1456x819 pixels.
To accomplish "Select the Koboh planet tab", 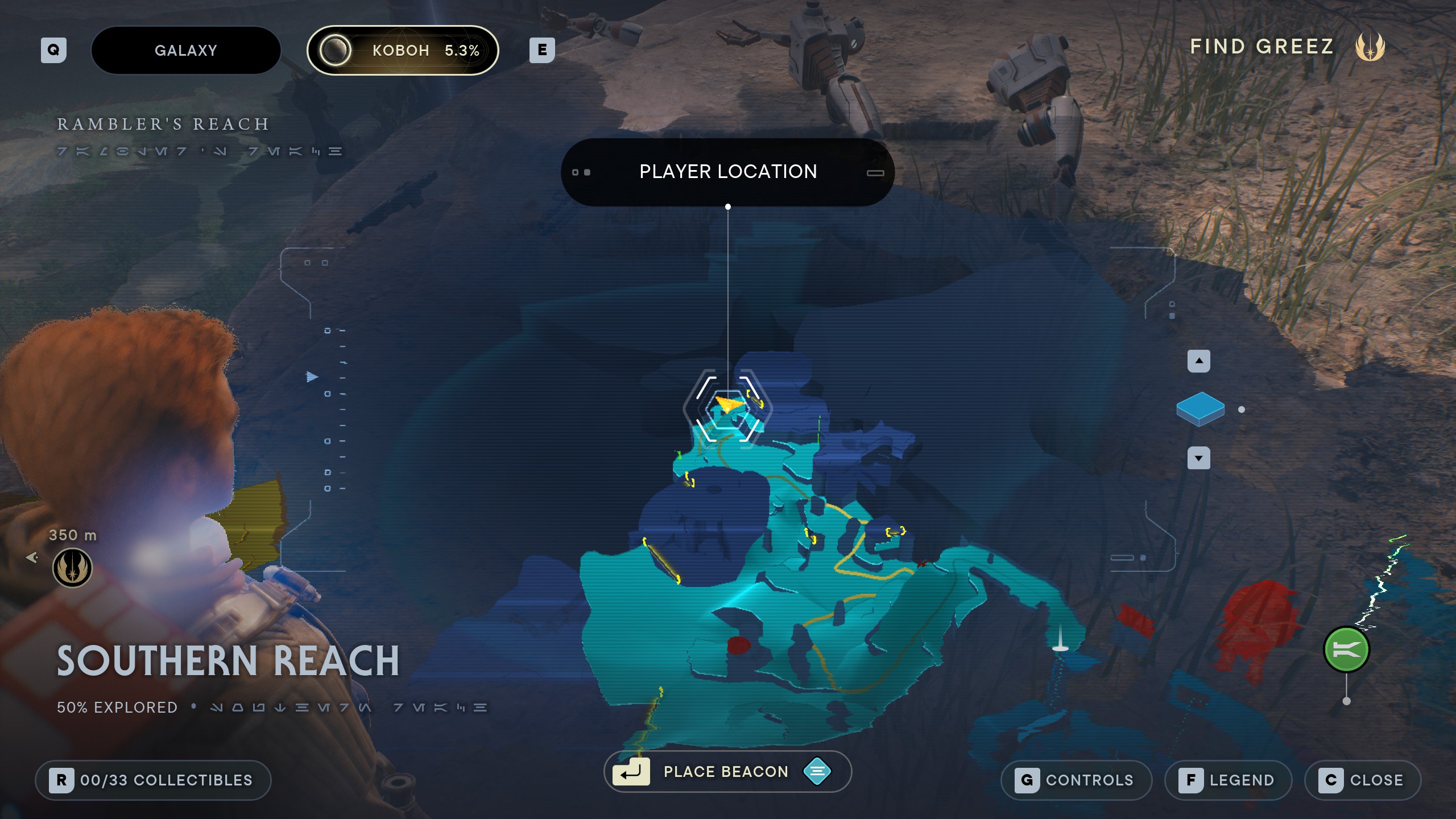I will [403, 50].
